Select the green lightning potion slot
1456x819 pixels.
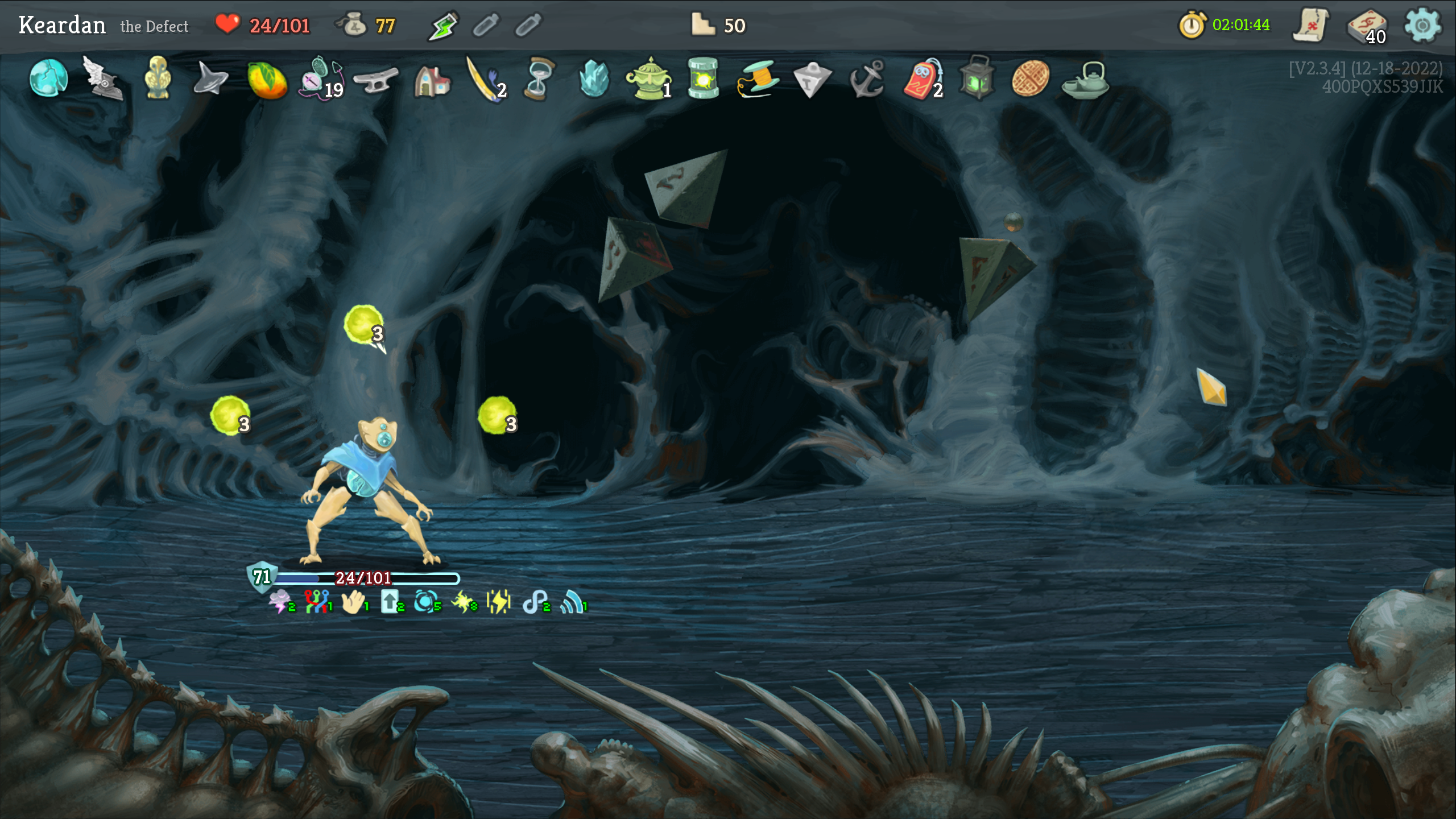pos(442,26)
